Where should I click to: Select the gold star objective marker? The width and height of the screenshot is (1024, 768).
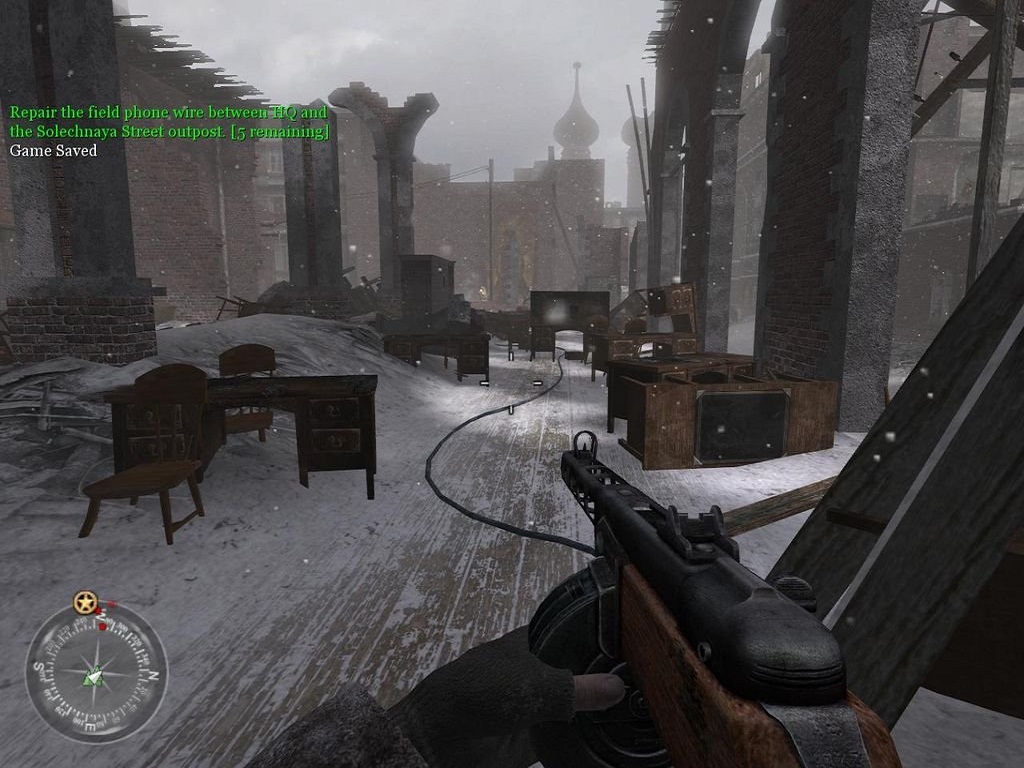point(85,603)
